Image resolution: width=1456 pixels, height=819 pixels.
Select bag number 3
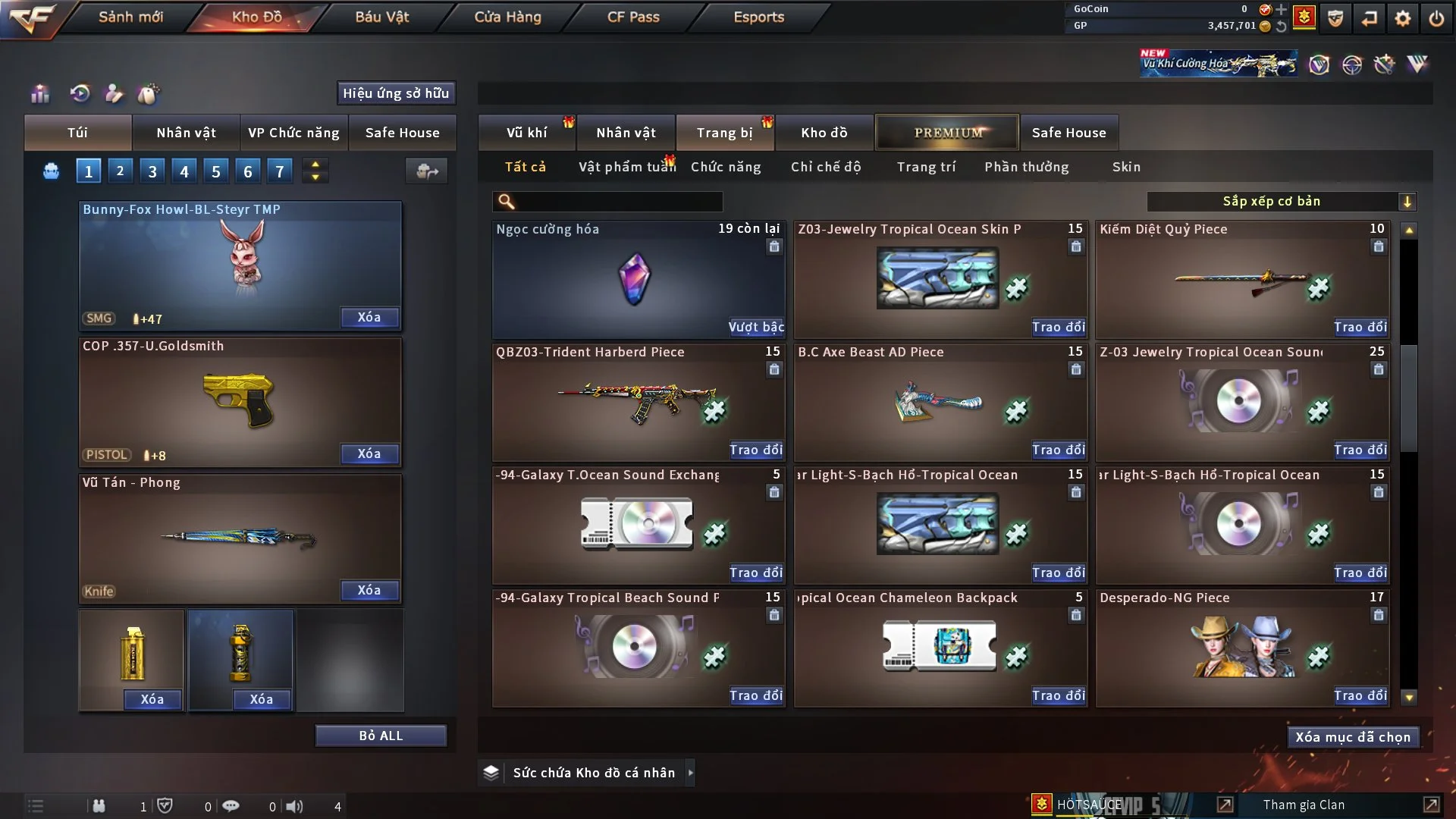(x=152, y=171)
